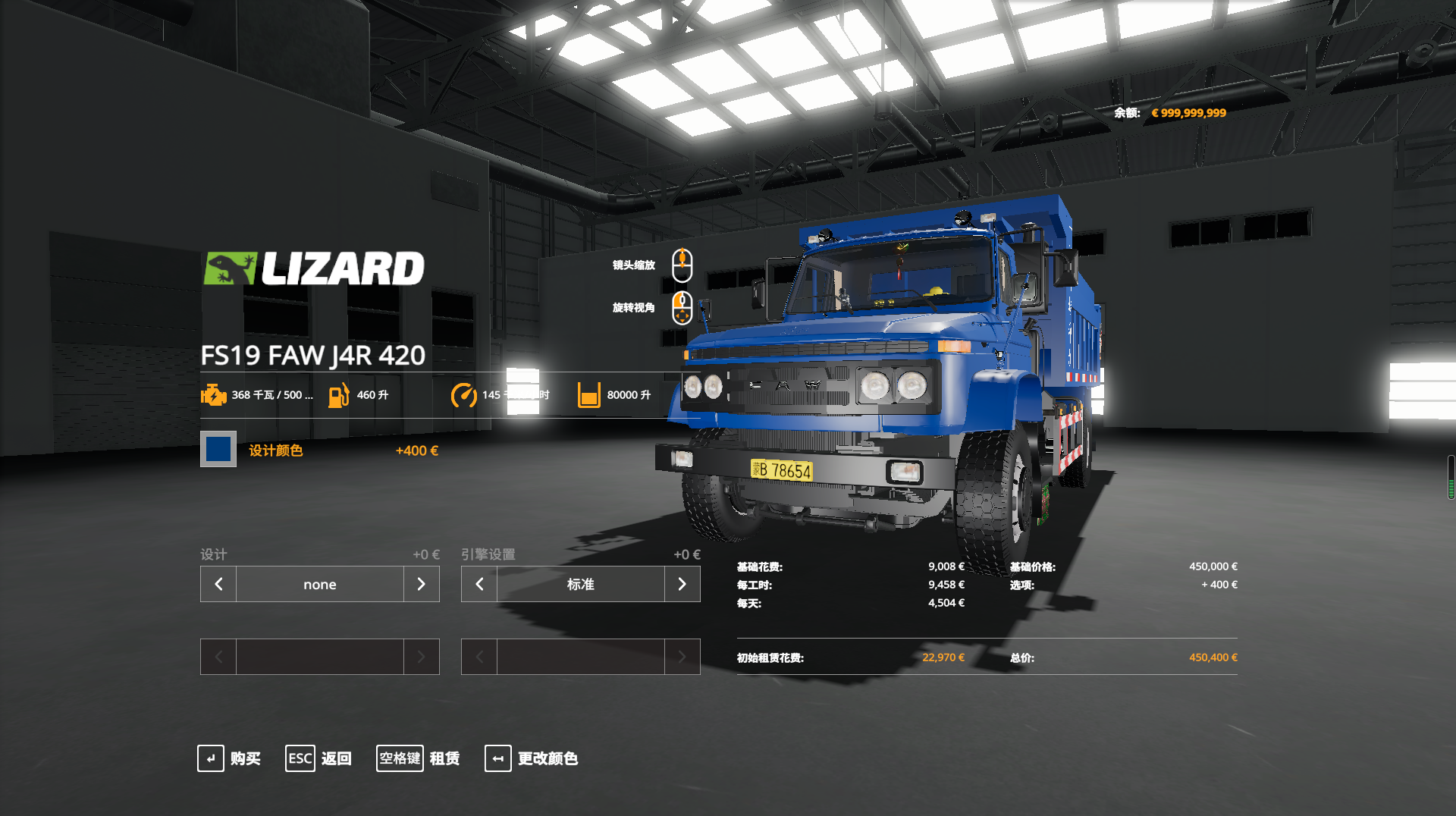Choose previous design option
Viewport: 1456px width, 816px height.
[x=218, y=584]
